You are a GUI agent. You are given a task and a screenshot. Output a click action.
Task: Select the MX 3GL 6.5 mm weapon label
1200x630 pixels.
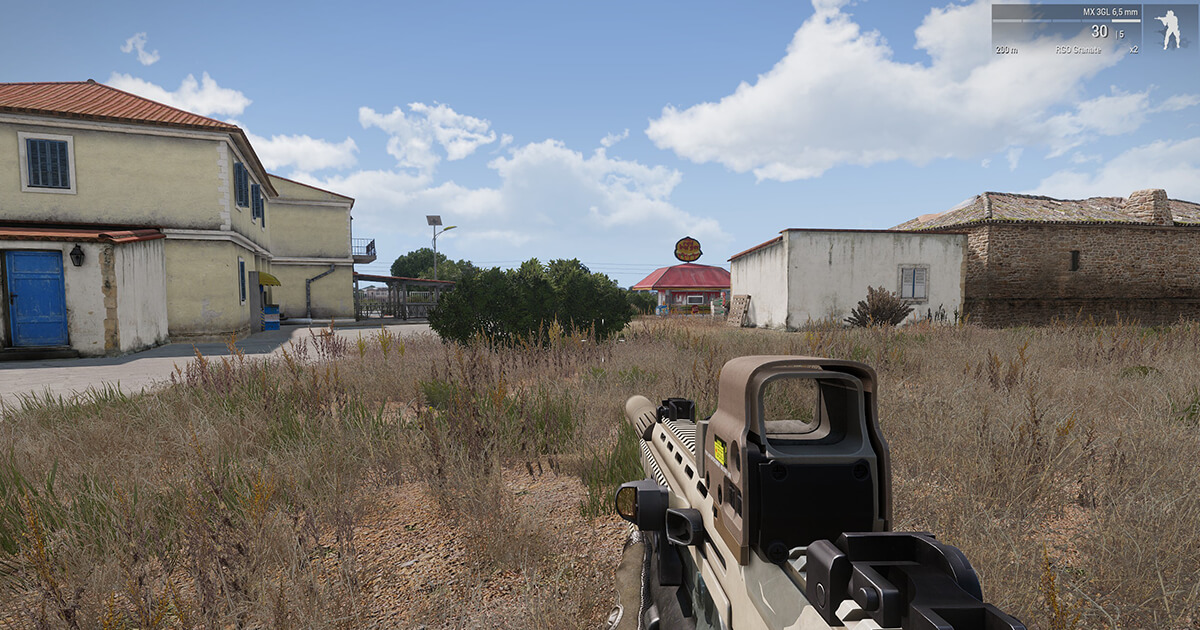pyautogui.click(x=1110, y=12)
